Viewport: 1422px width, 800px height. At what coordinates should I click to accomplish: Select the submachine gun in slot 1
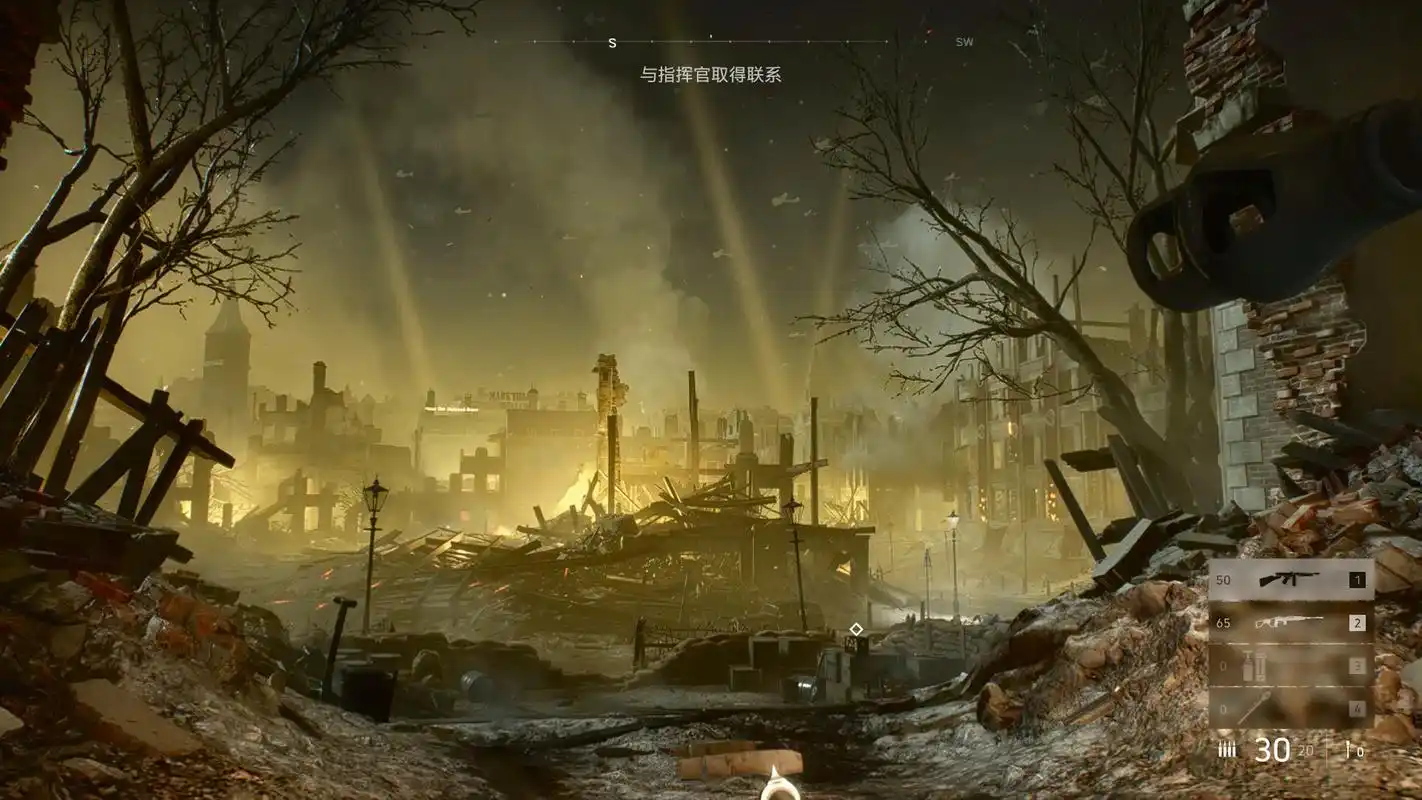pyautogui.click(x=1290, y=580)
